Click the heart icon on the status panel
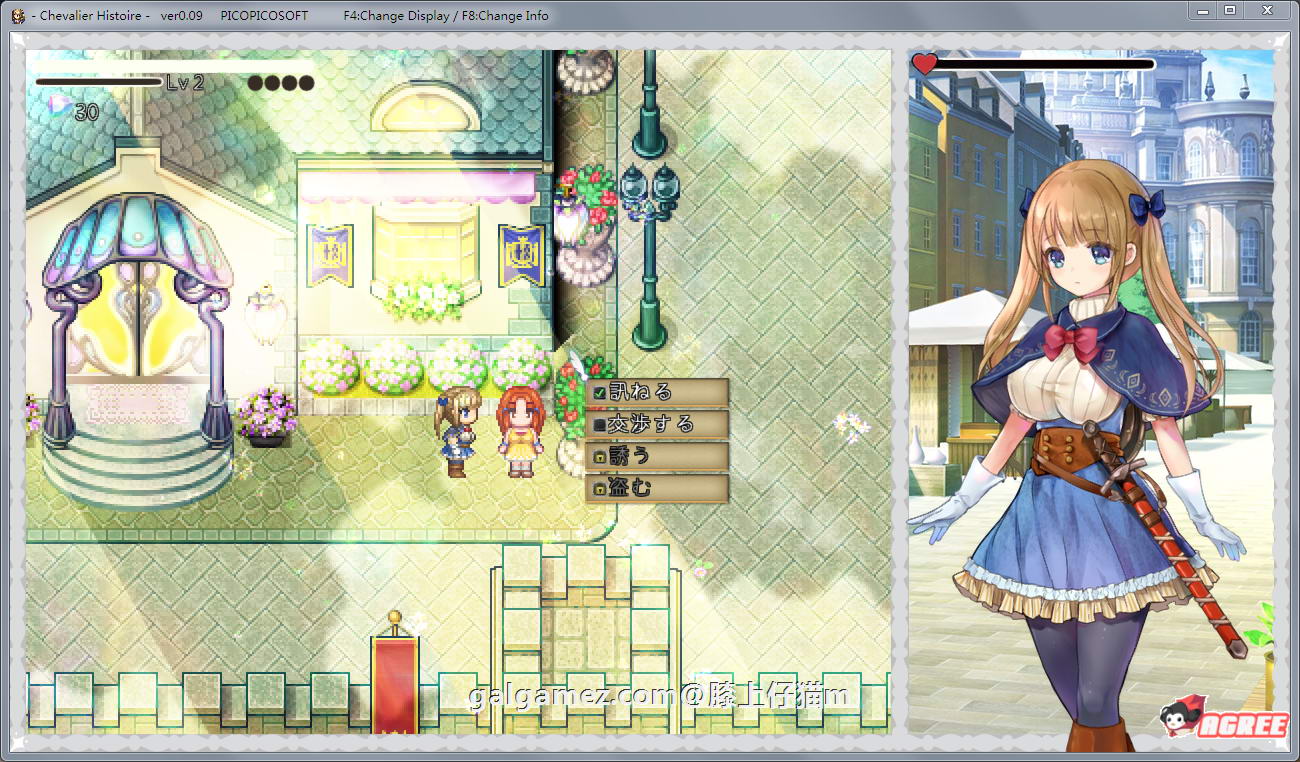Viewport: 1300px width, 762px height. click(x=926, y=62)
